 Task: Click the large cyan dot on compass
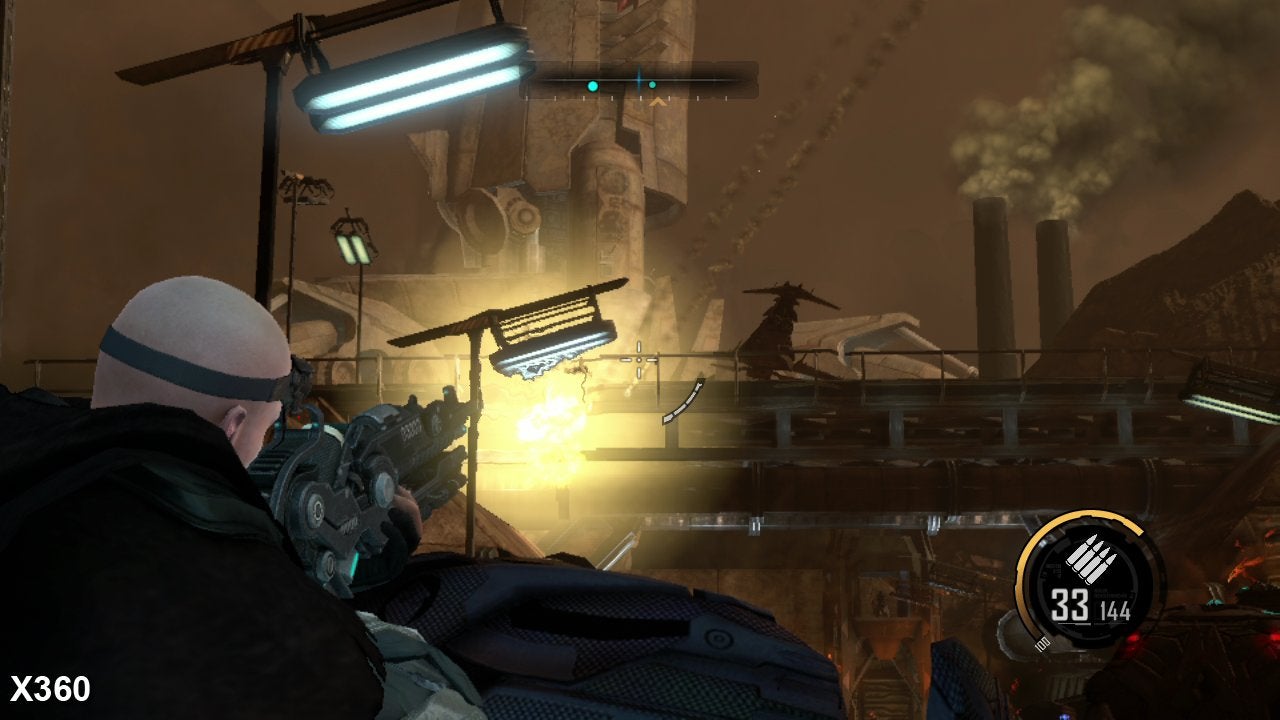coord(593,87)
